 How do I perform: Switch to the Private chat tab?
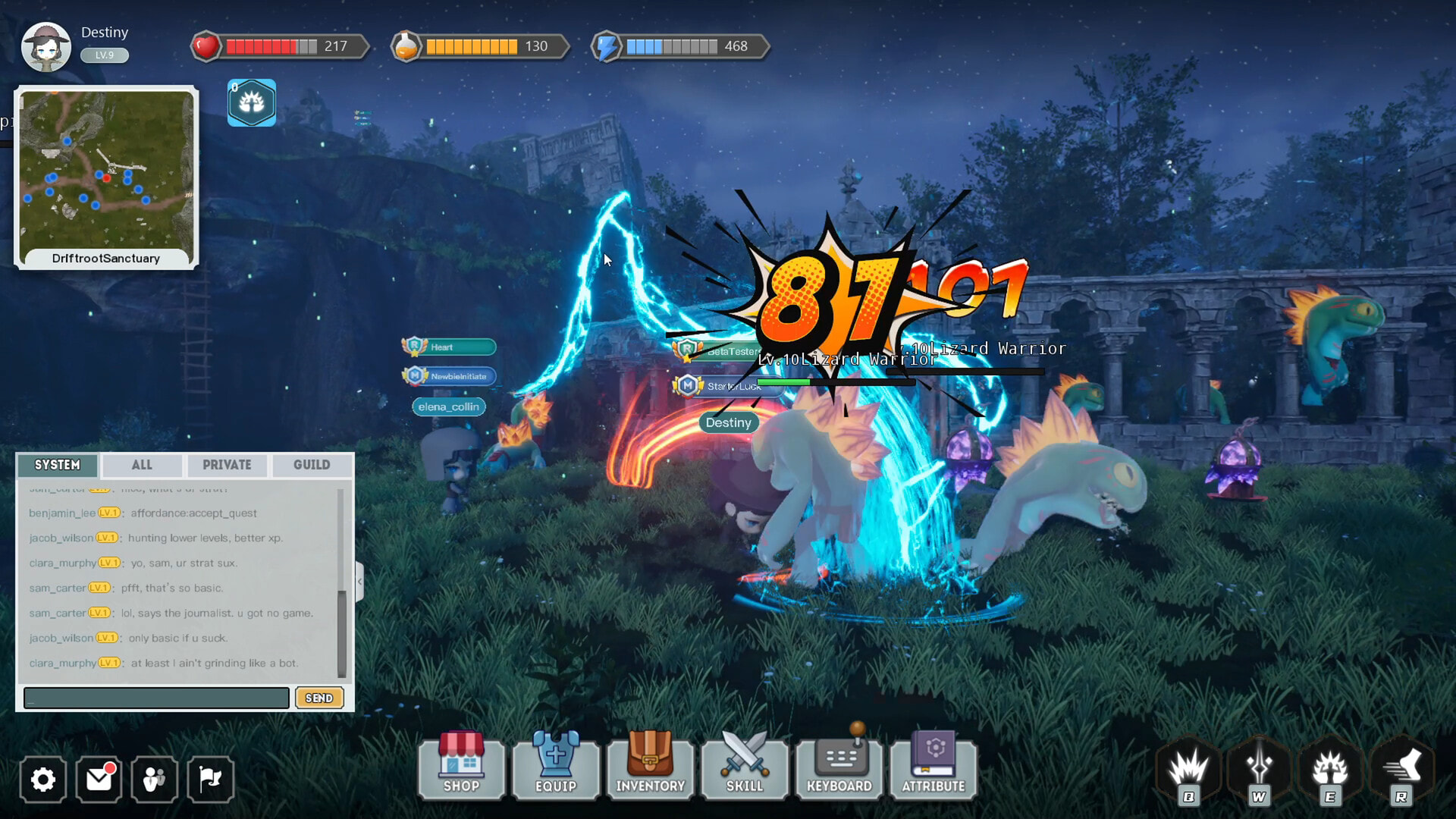point(227,465)
